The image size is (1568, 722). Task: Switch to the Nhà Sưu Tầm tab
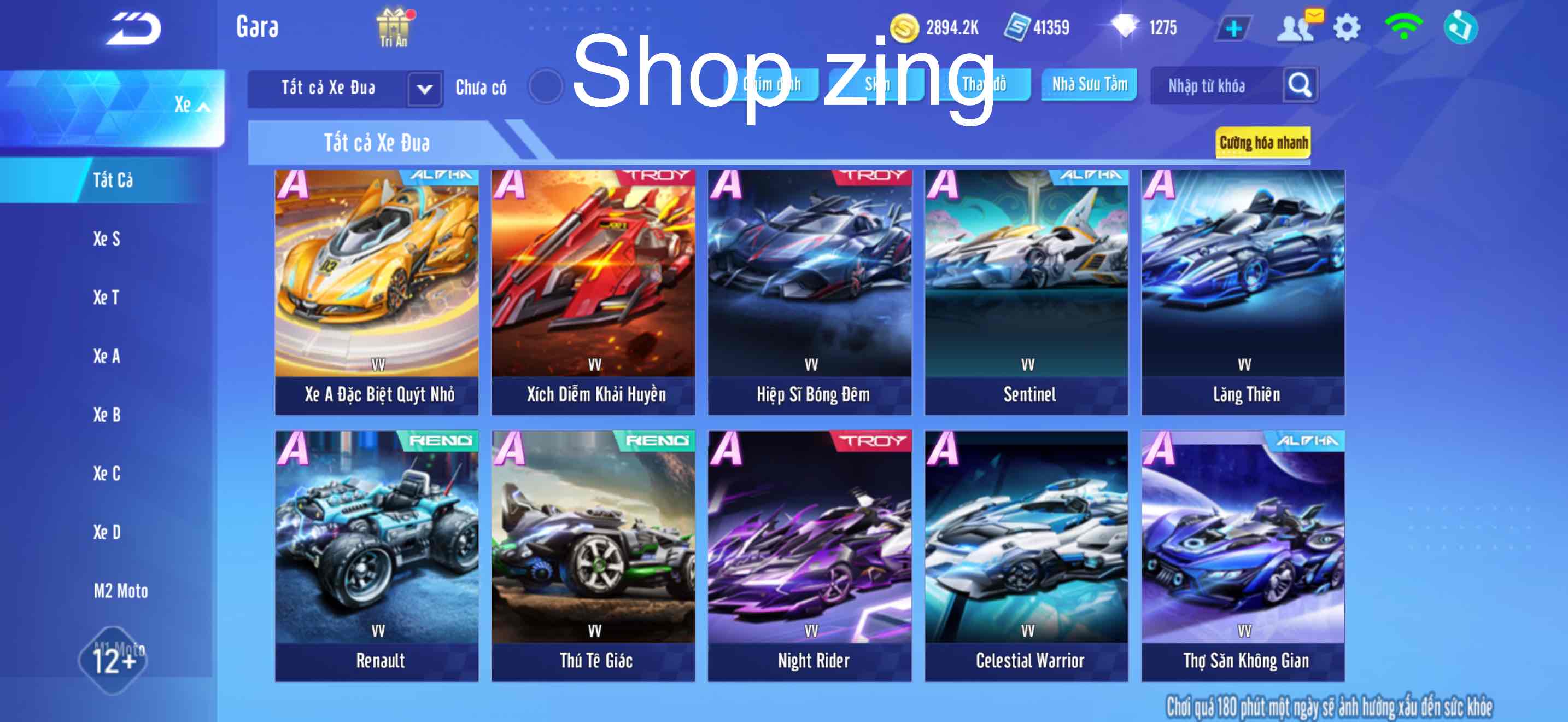click(x=1089, y=85)
